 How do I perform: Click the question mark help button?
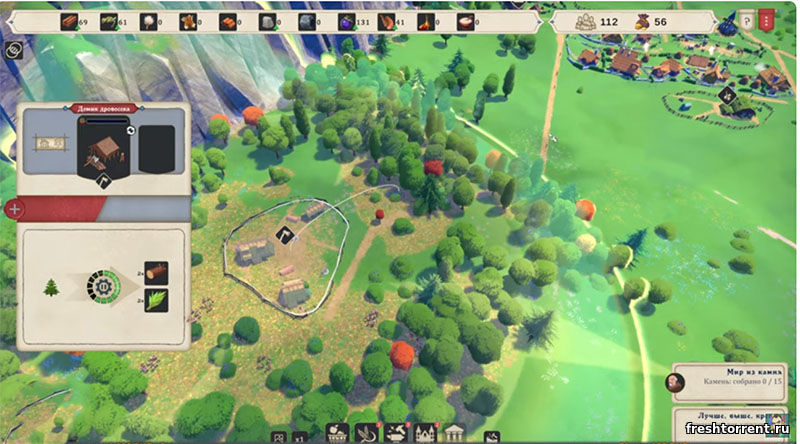[746, 21]
